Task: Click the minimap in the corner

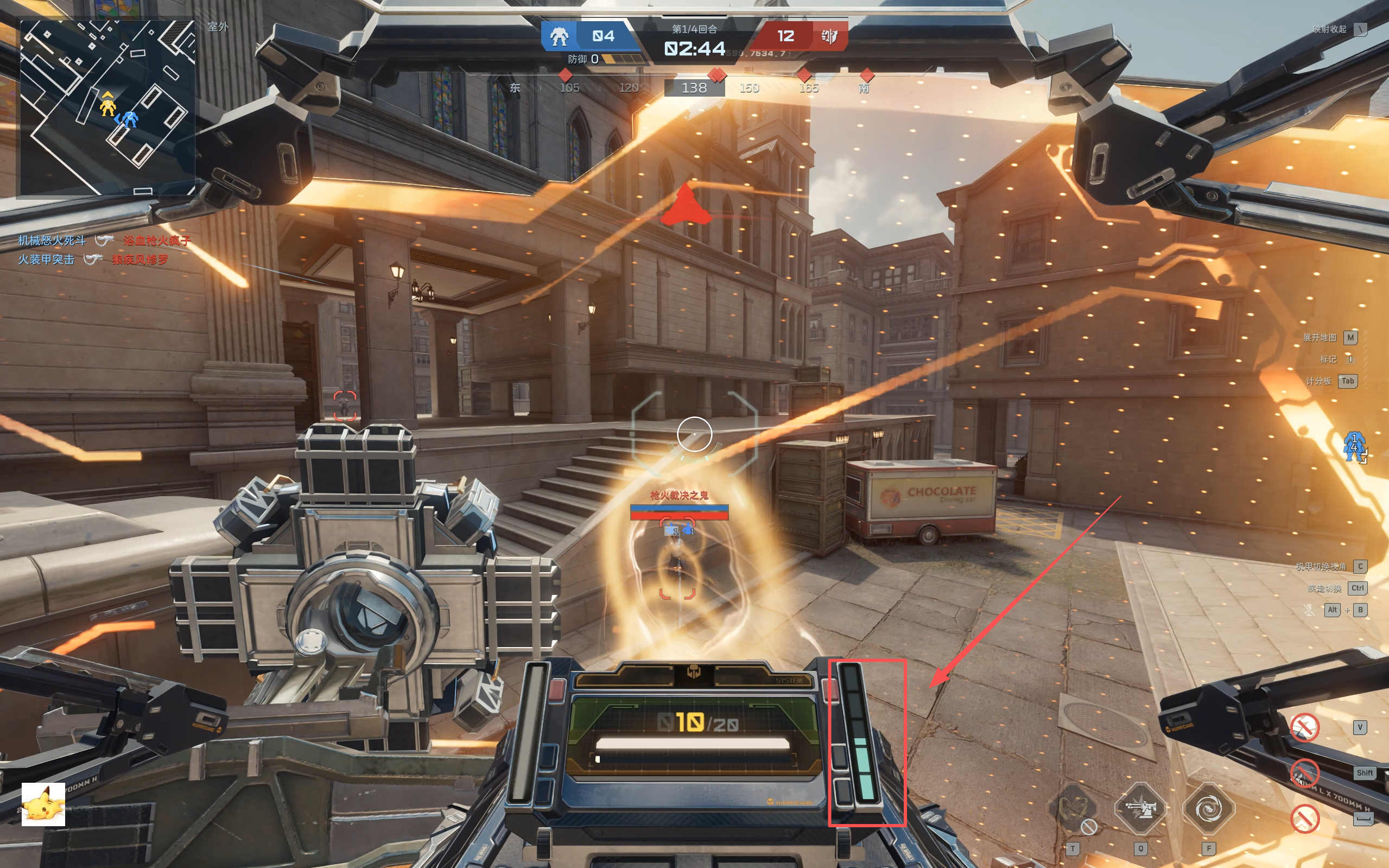Action: pos(107,108)
